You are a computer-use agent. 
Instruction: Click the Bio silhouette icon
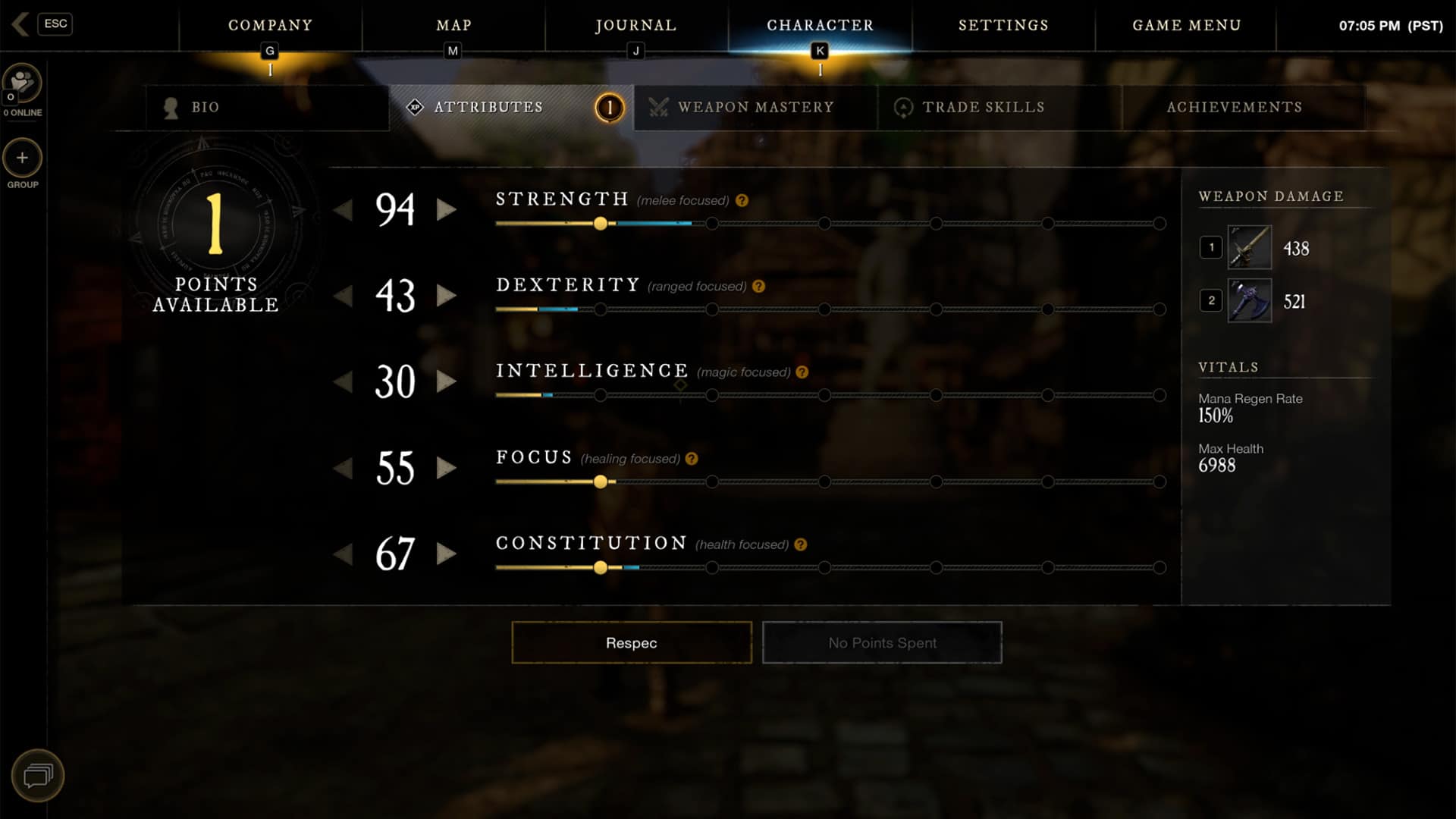170,107
